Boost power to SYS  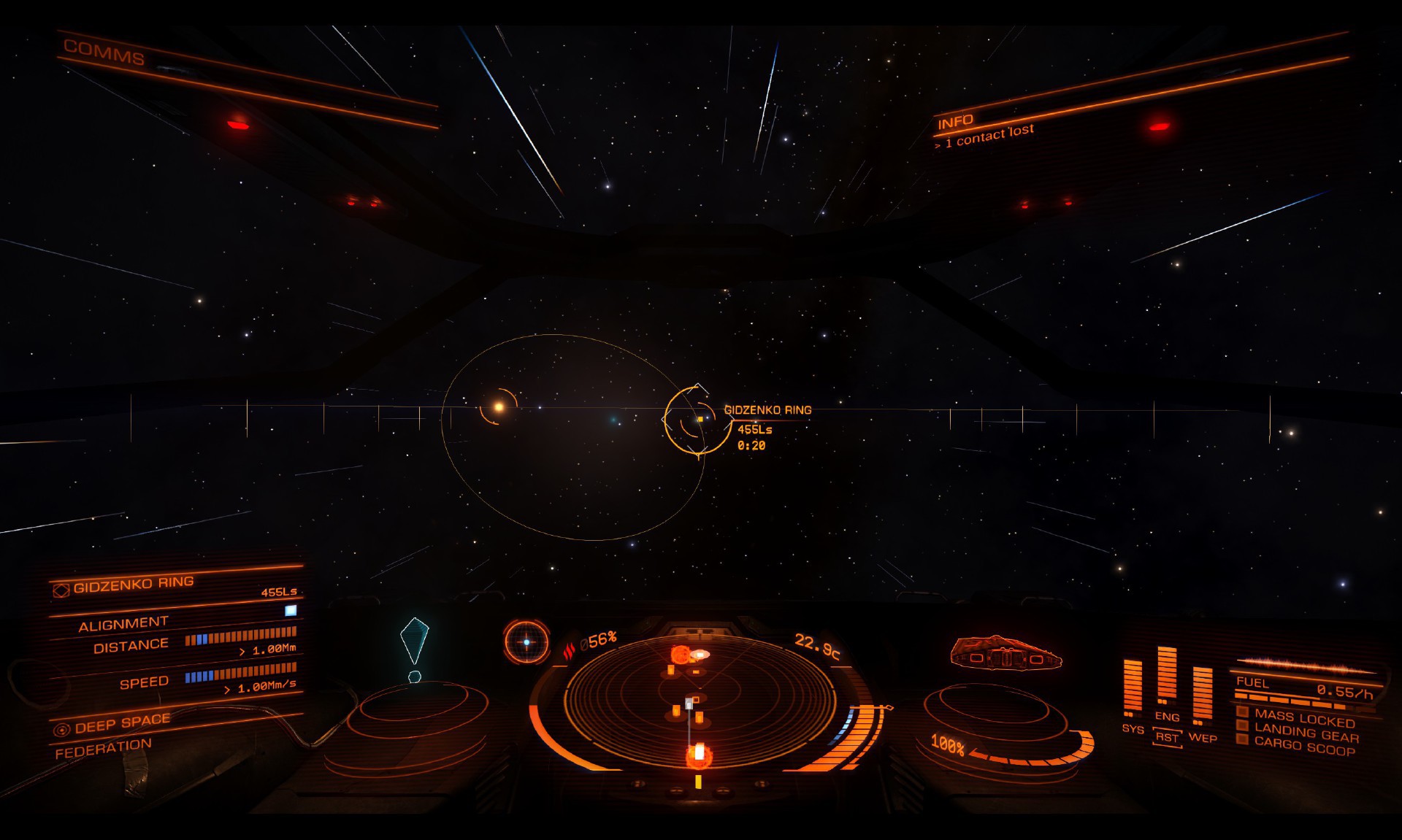(1133, 728)
